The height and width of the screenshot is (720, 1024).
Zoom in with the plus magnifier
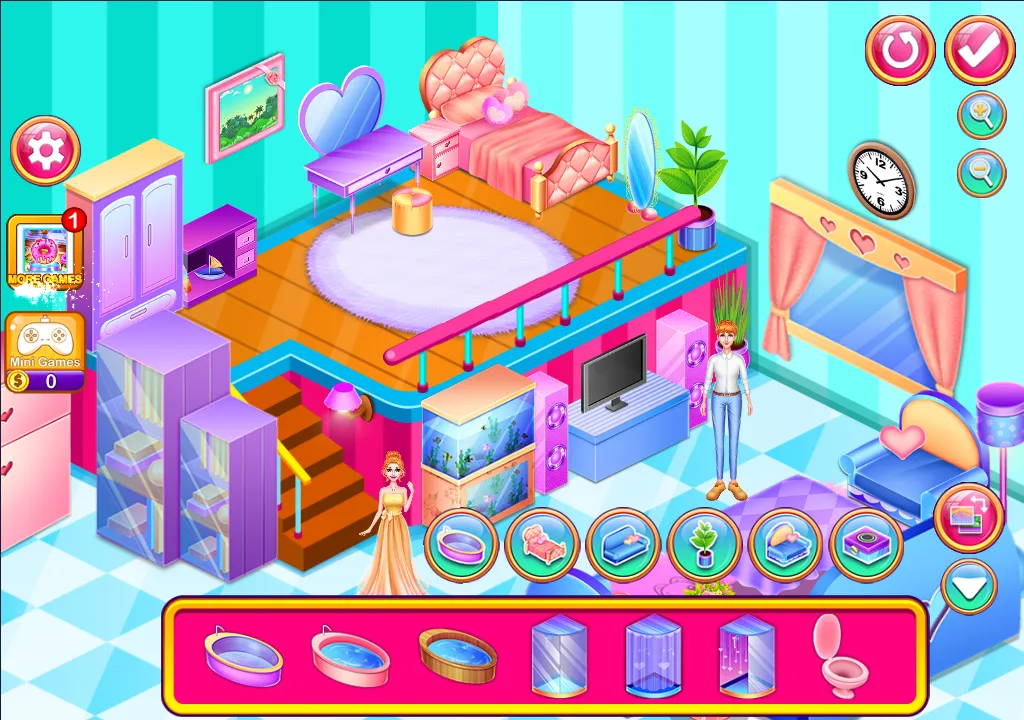(981, 115)
